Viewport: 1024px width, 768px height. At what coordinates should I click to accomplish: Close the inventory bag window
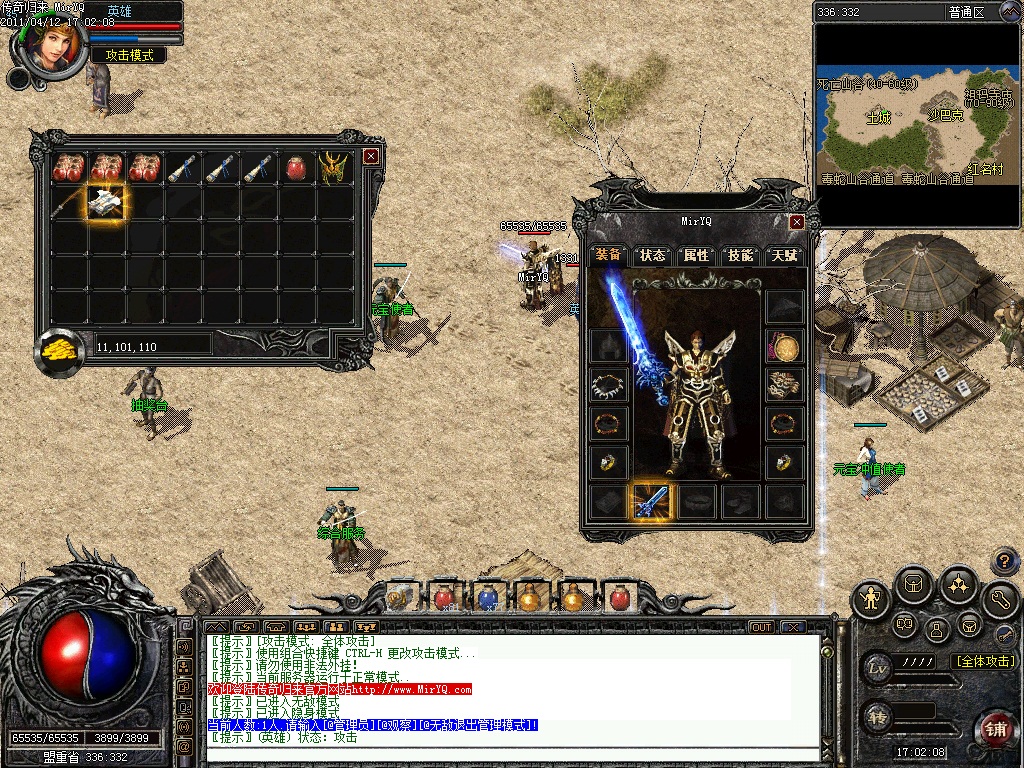[x=371, y=156]
